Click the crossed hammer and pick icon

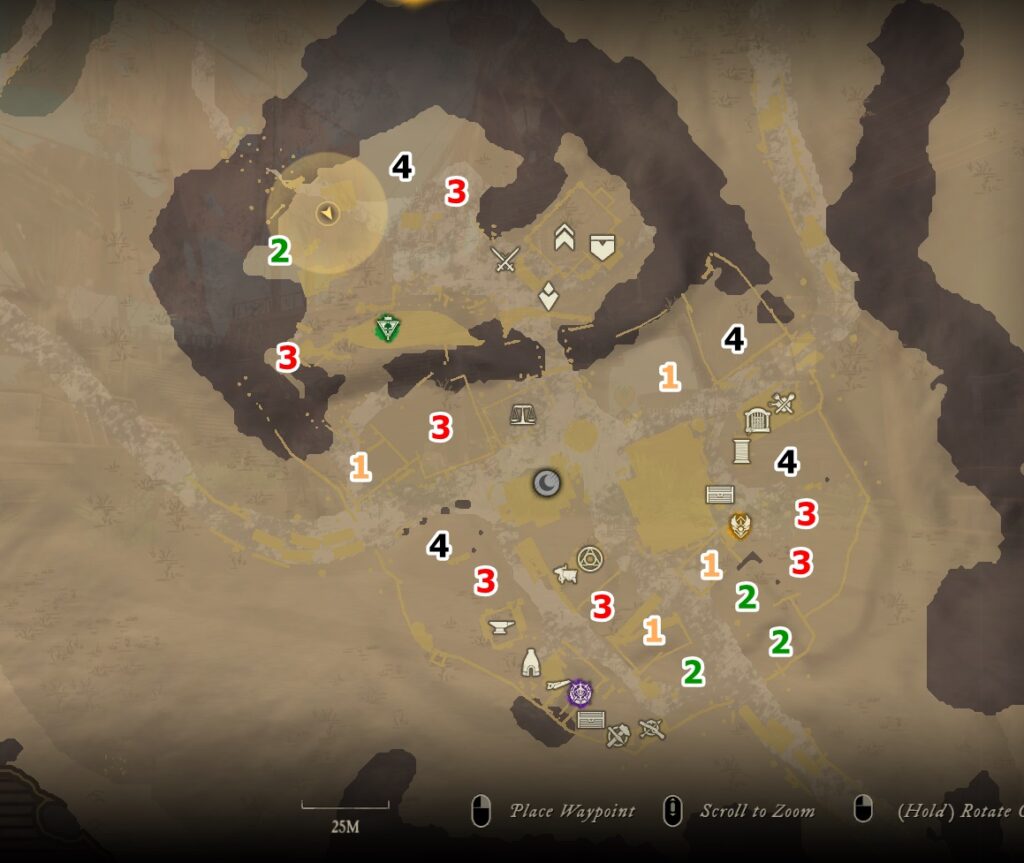[618, 735]
